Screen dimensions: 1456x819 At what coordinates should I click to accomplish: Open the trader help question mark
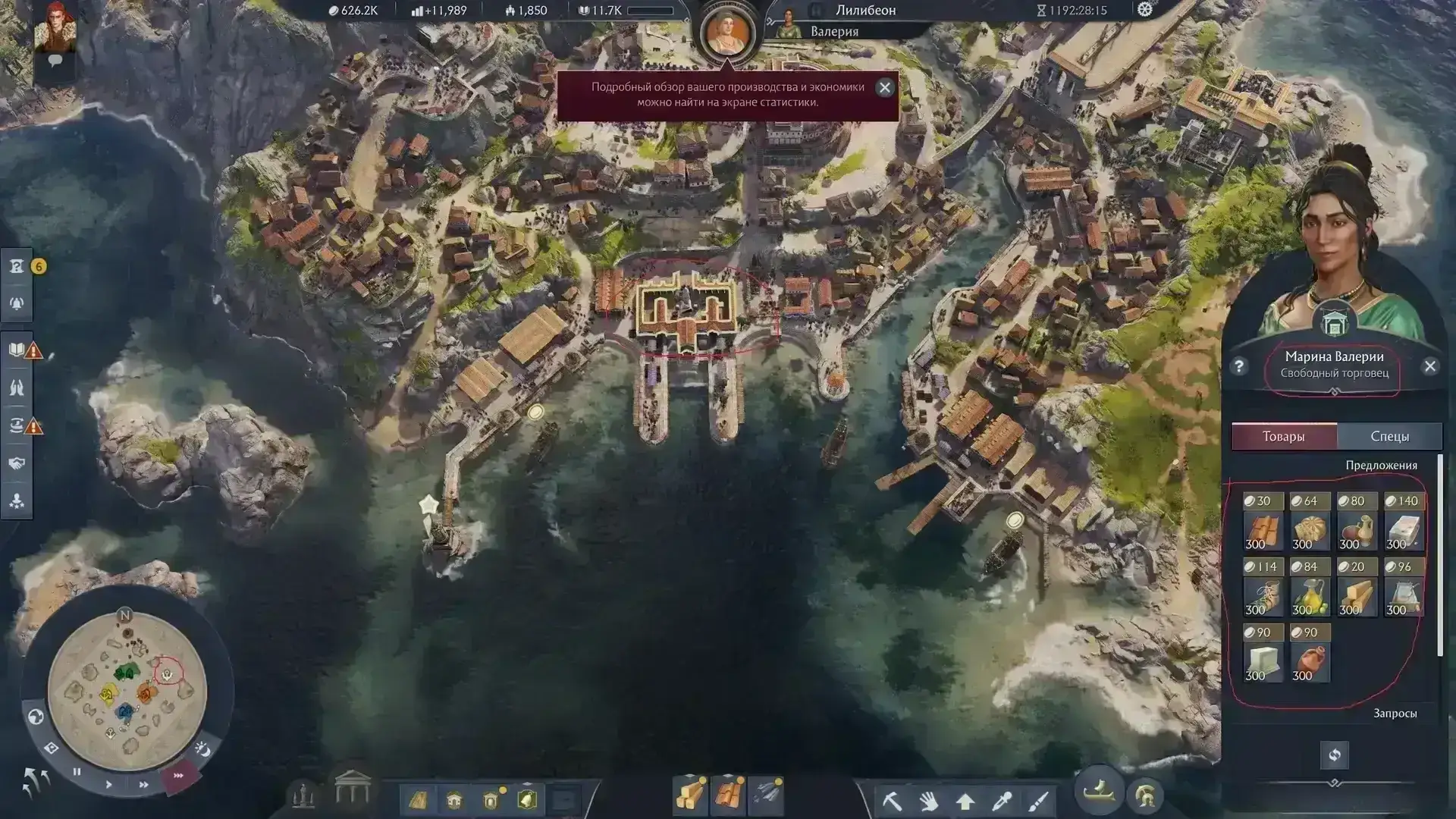coord(1238,366)
